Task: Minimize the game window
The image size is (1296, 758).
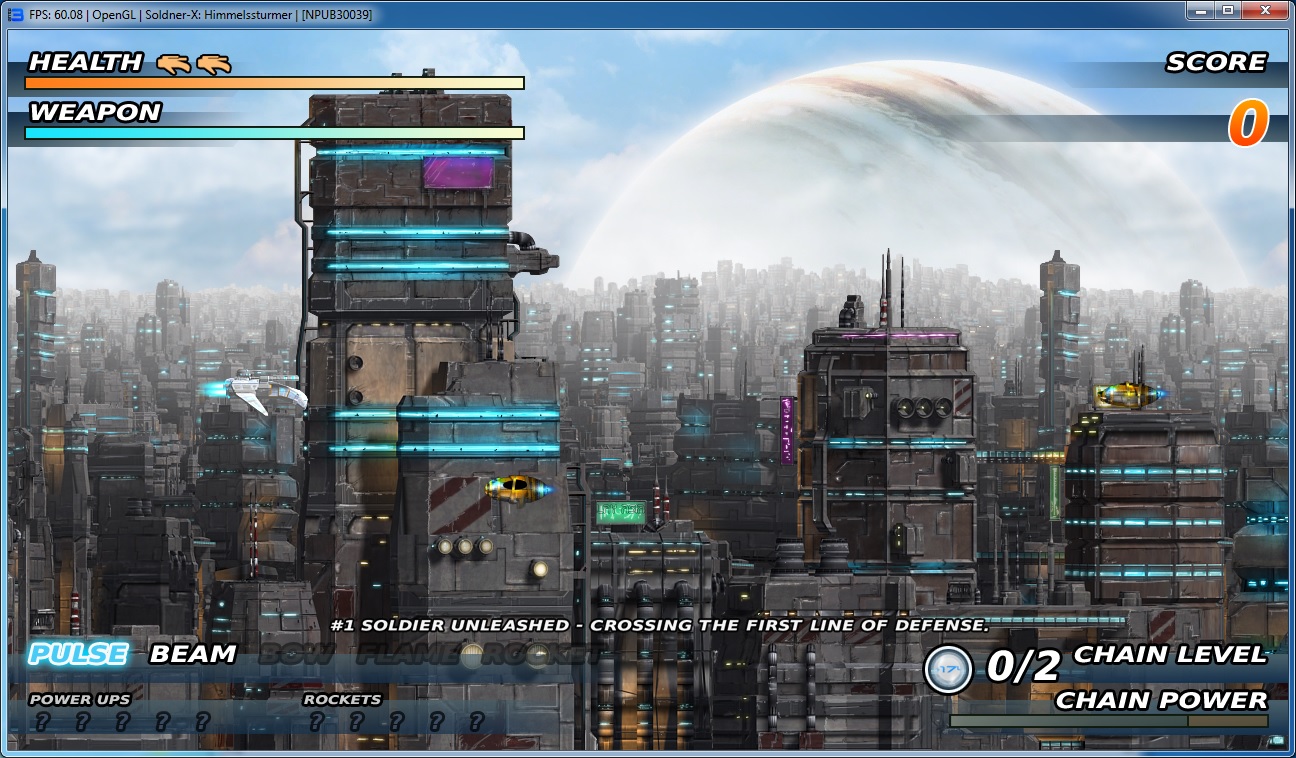Action: (1200, 11)
